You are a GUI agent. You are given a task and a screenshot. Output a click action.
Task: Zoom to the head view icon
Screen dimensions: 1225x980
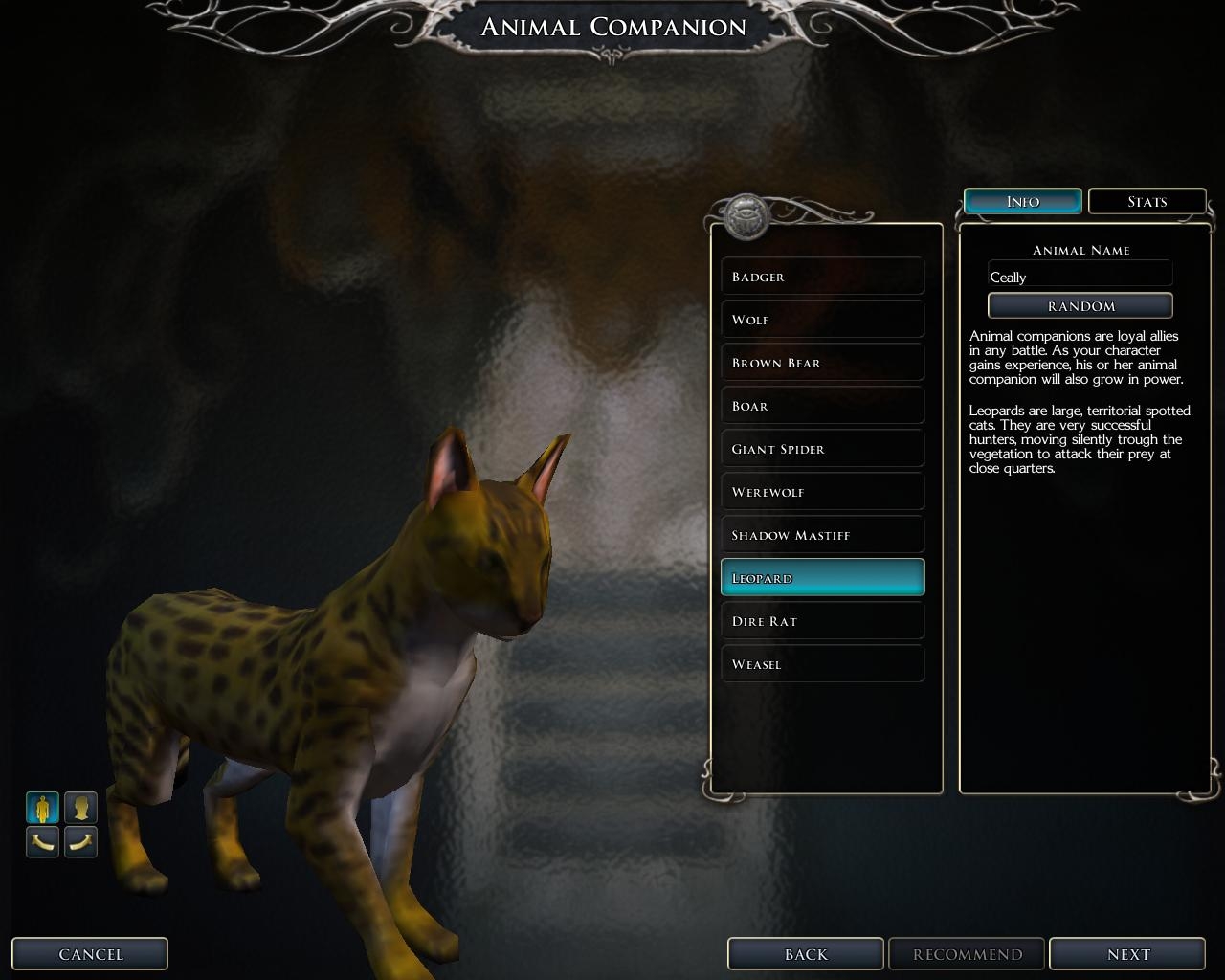(x=80, y=808)
